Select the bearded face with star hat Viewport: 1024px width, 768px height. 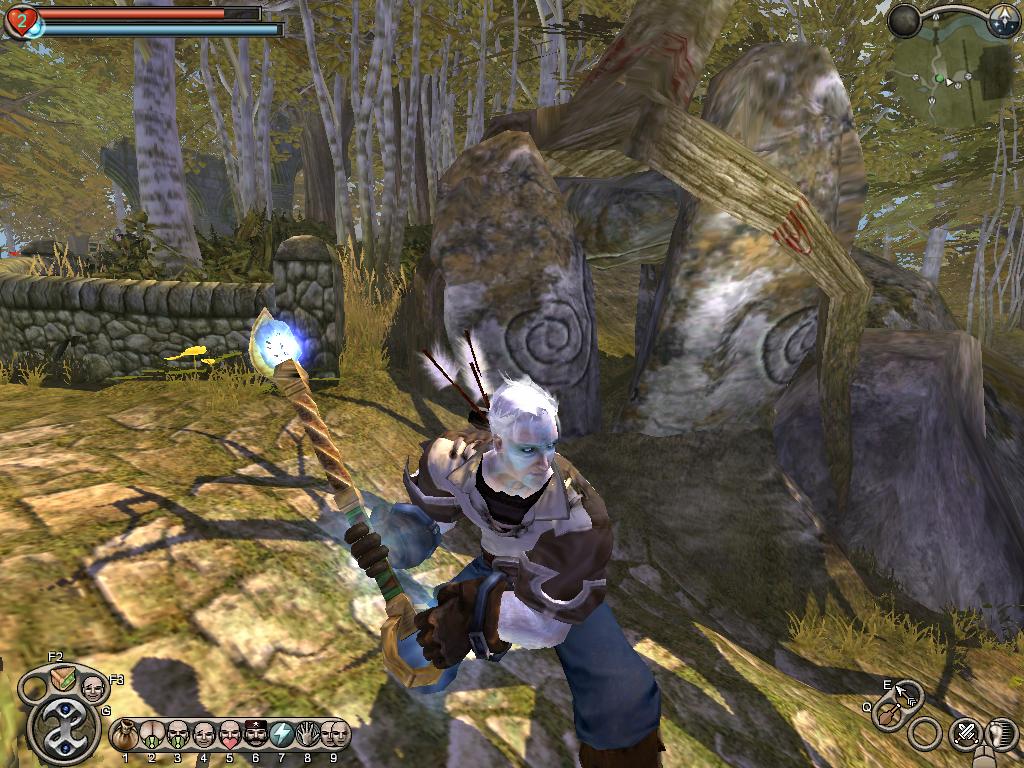(256, 735)
